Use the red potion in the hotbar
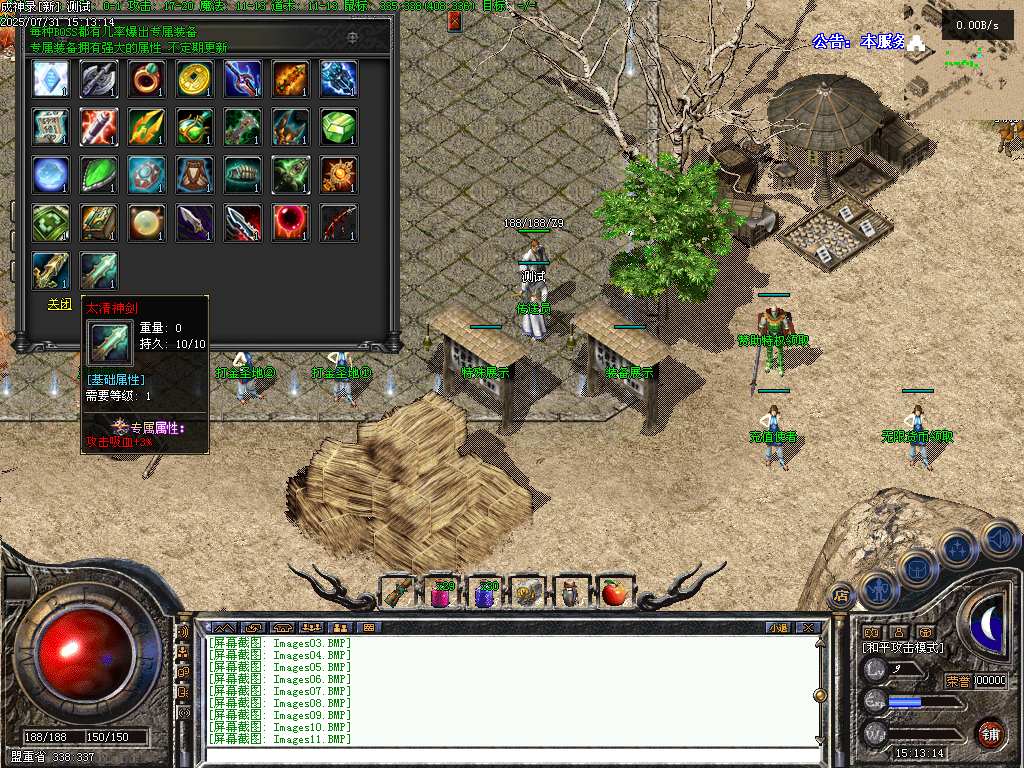Image resolution: width=1024 pixels, height=768 pixels. click(x=441, y=593)
